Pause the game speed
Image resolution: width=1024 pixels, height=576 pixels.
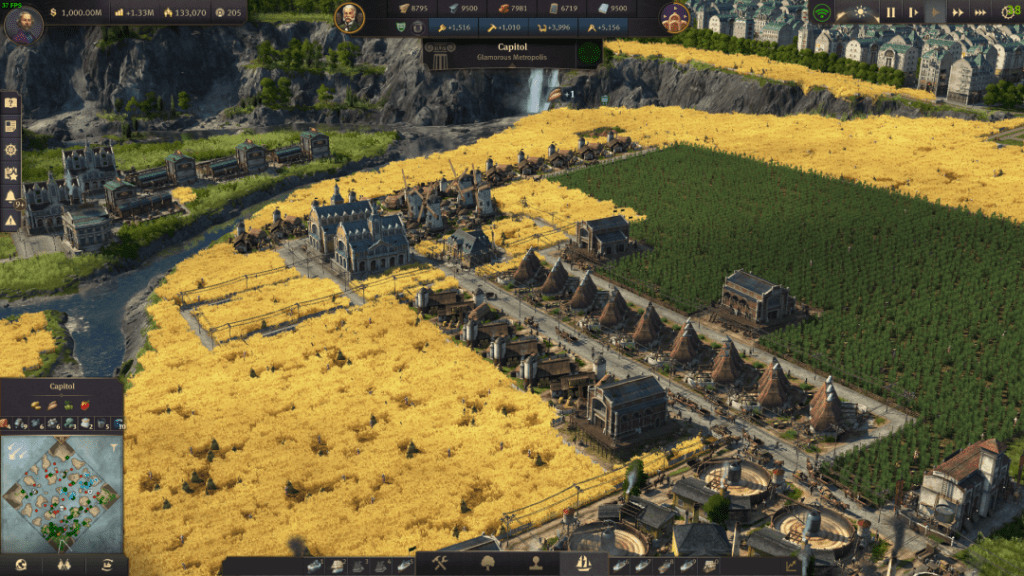pyautogui.click(x=890, y=13)
